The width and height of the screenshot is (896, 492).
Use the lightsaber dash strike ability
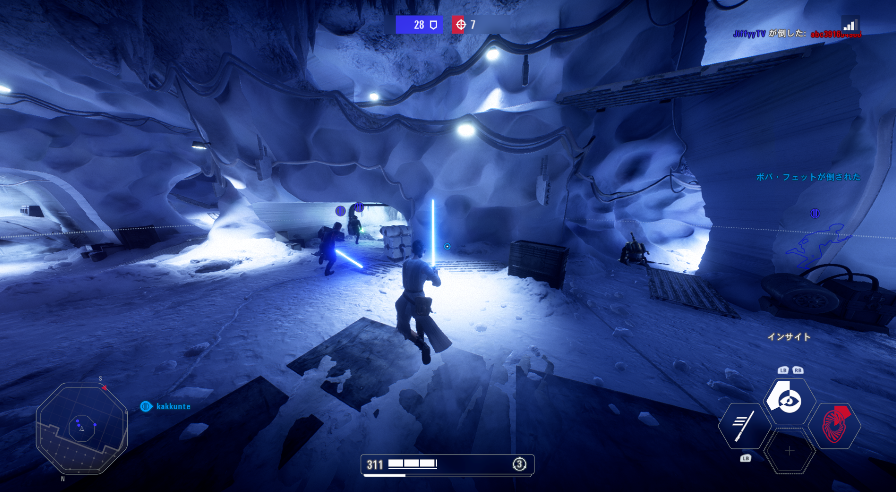click(745, 425)
